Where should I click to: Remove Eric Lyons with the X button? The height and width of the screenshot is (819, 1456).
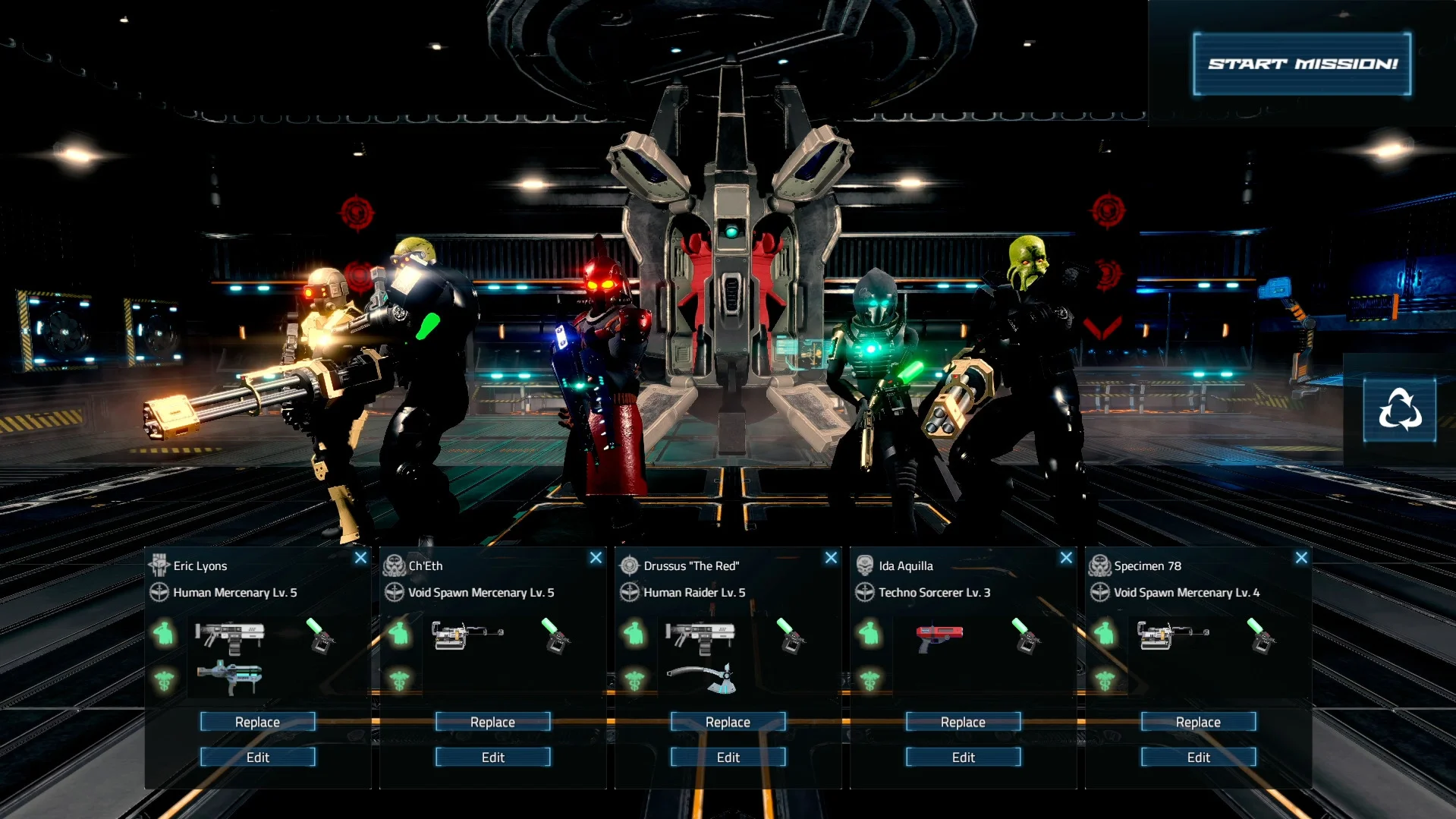point(360,558)
